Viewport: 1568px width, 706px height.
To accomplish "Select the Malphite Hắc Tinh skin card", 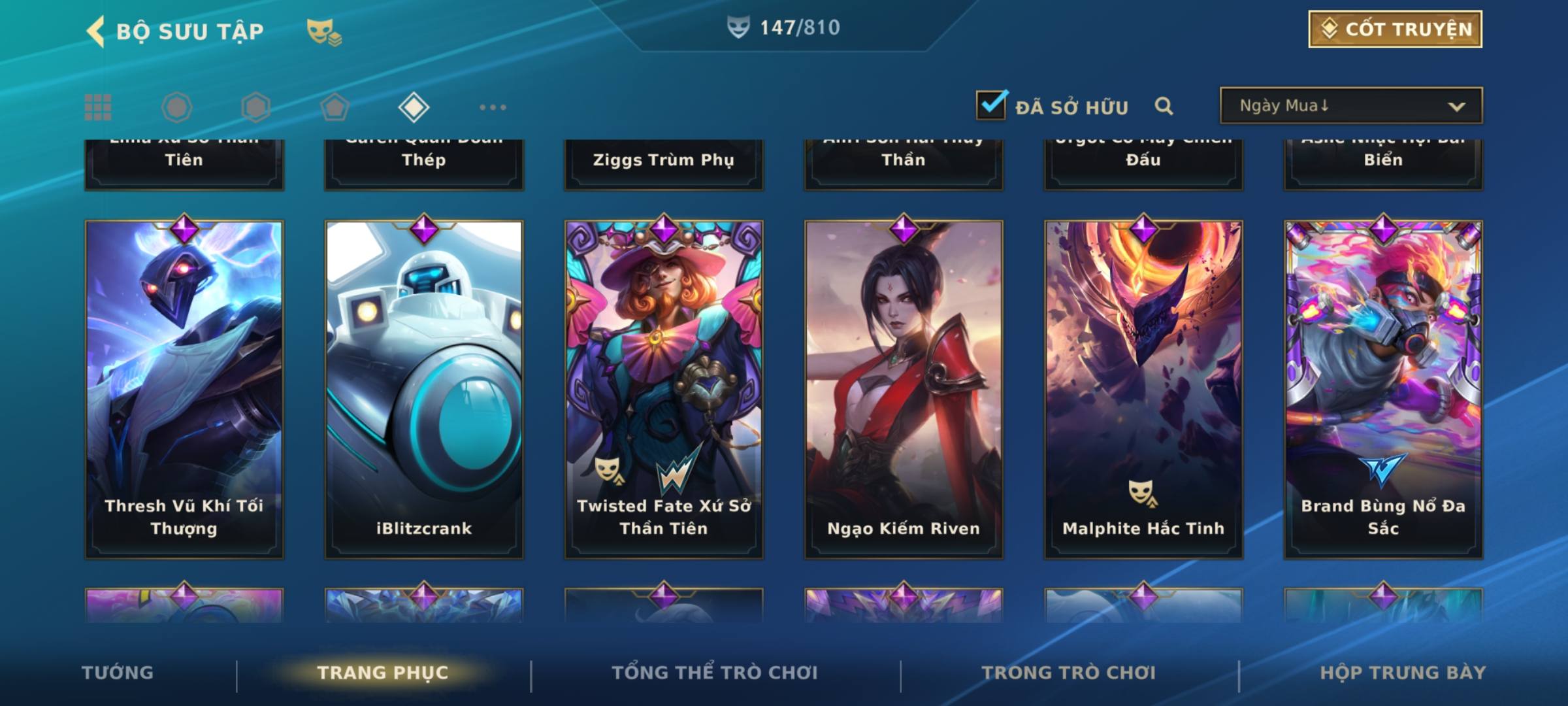I will pyautogui.click(x=1143, y=389).
